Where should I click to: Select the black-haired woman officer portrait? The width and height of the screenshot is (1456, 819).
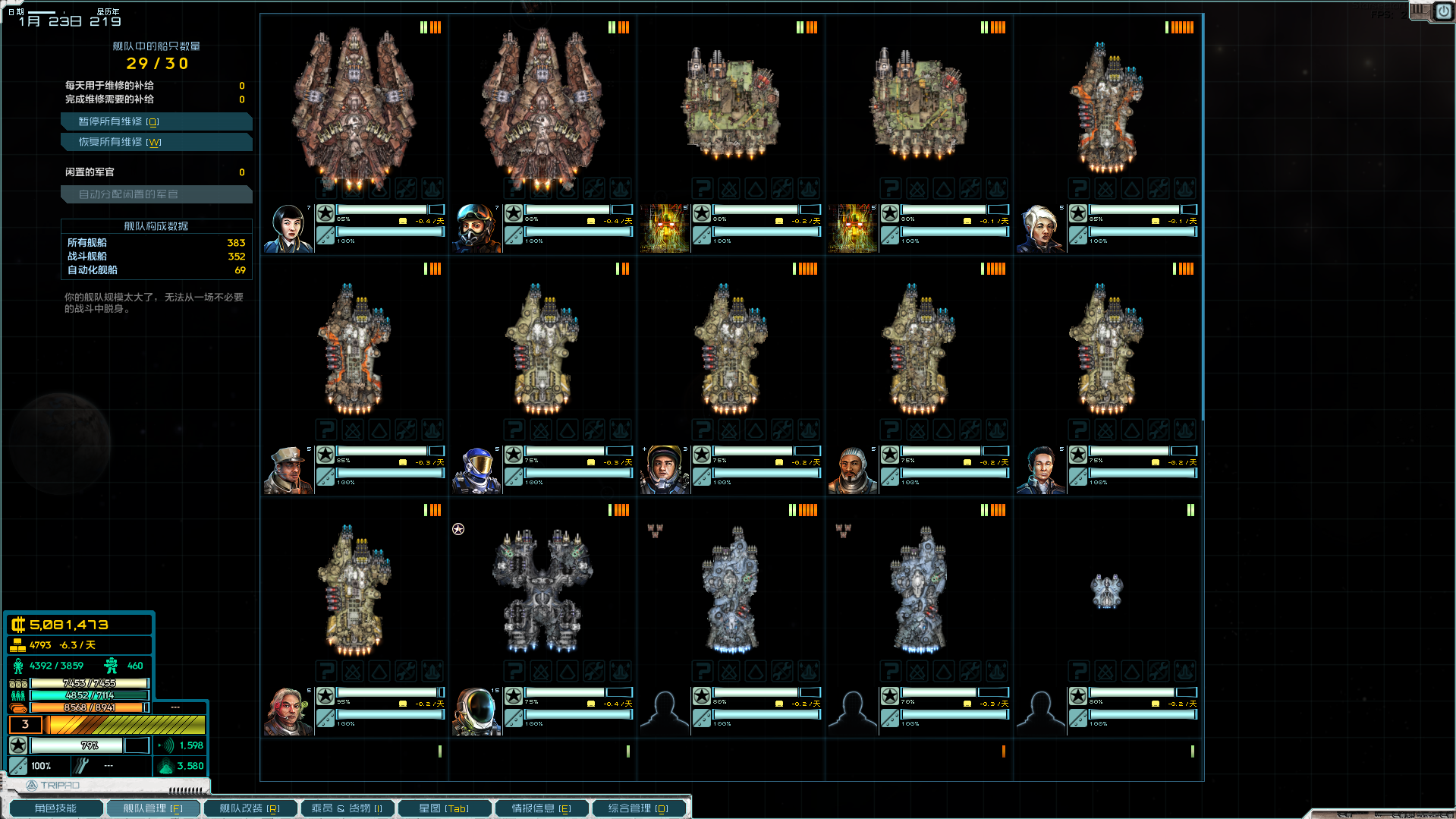tap(288, 228)
